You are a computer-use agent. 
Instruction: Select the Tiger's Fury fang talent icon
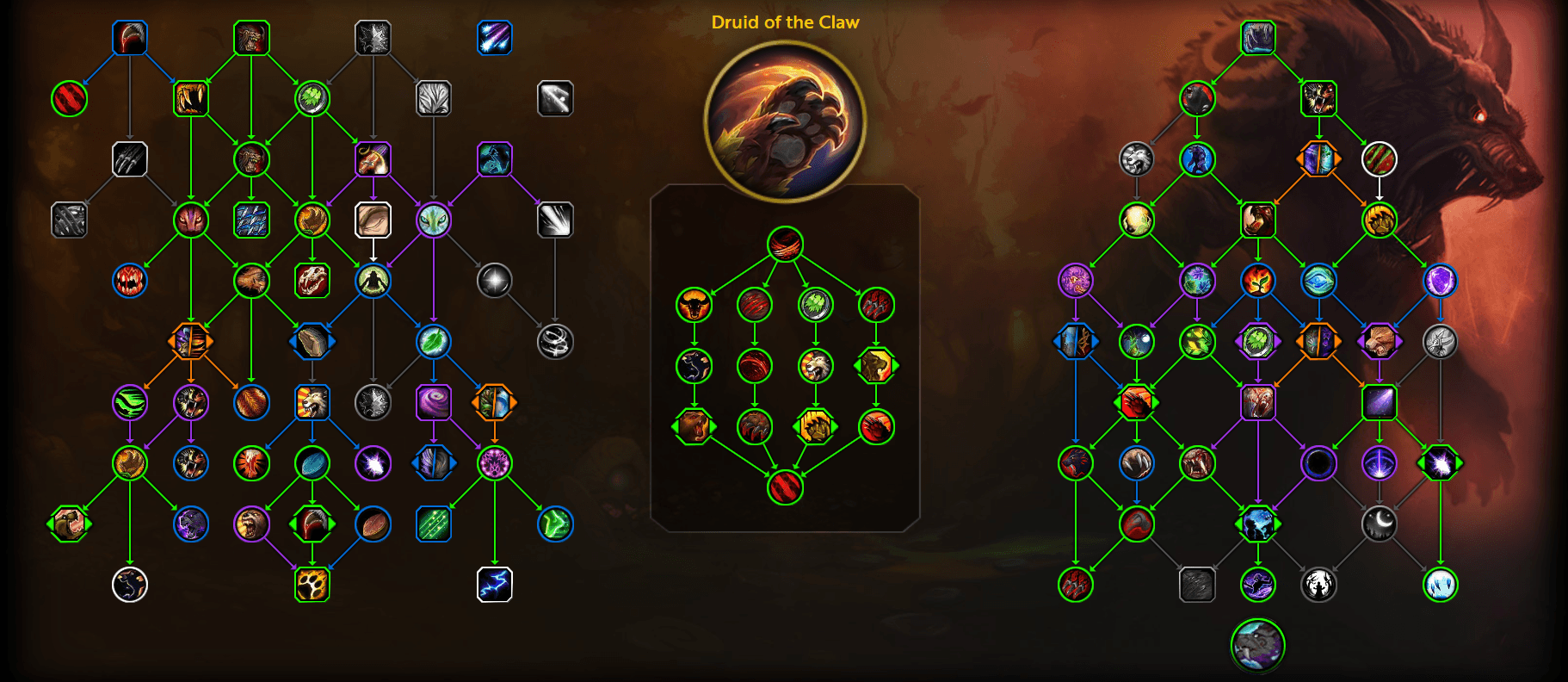click(191, 98)
